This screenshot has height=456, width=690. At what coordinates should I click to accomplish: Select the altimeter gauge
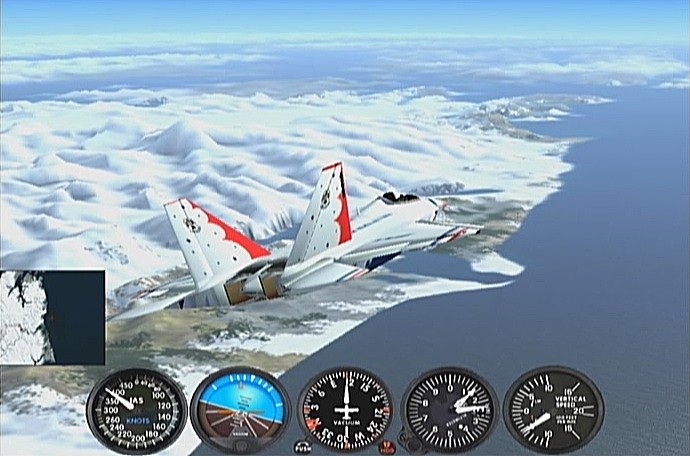pyautogui.click(x=450, y=410)
